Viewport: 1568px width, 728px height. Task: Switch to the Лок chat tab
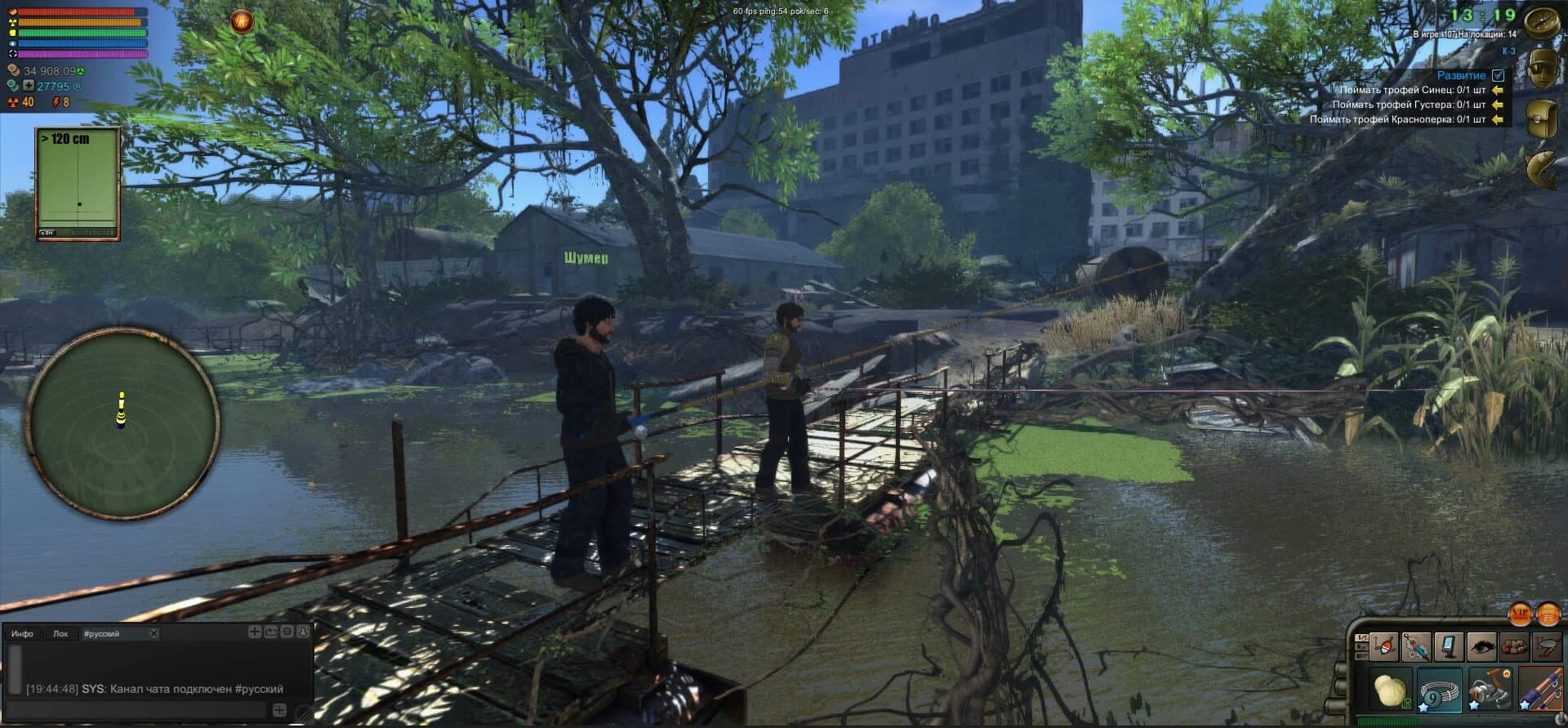pos(61,634)
